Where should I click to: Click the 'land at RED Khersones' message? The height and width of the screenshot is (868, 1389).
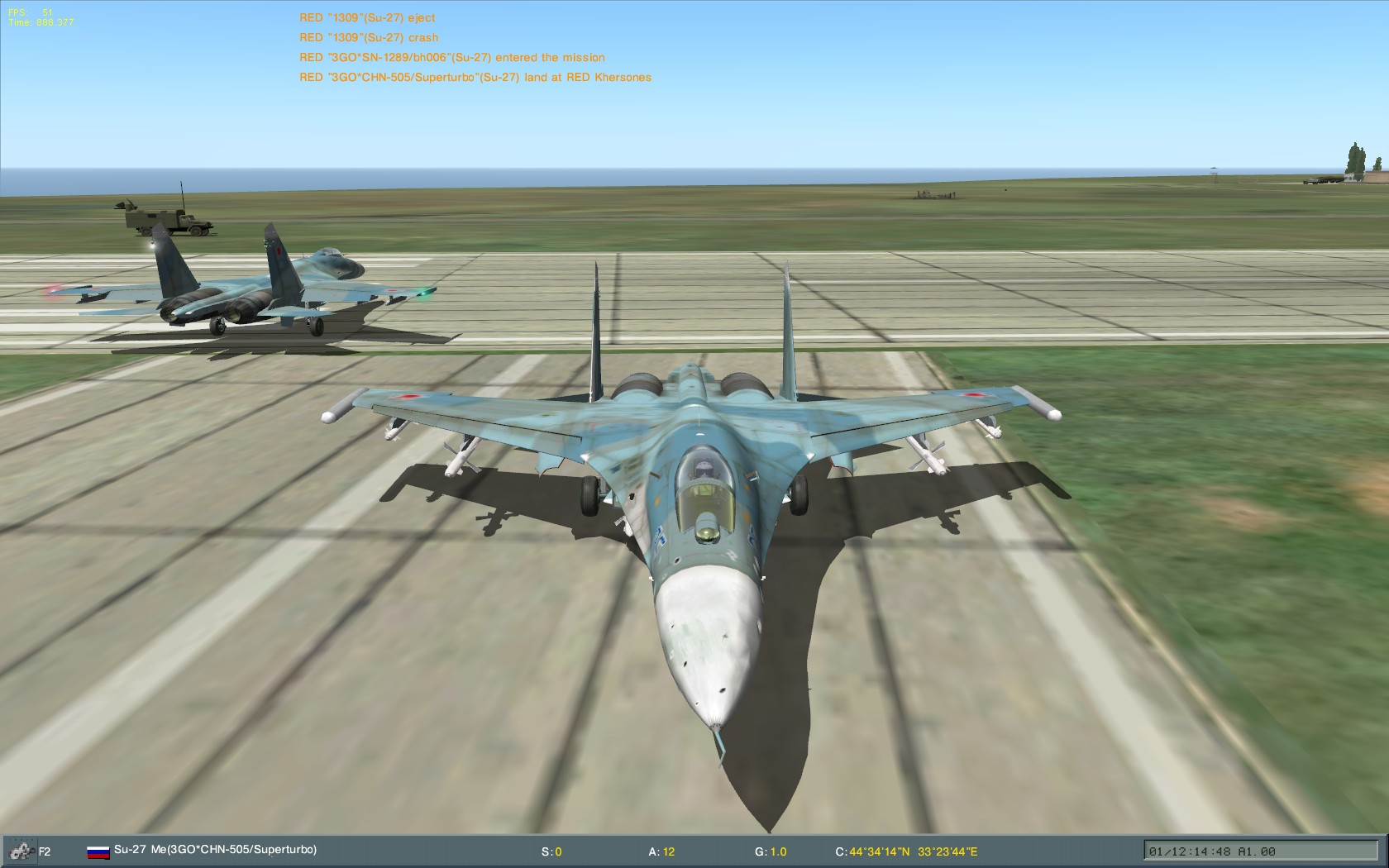coord(475,77)
